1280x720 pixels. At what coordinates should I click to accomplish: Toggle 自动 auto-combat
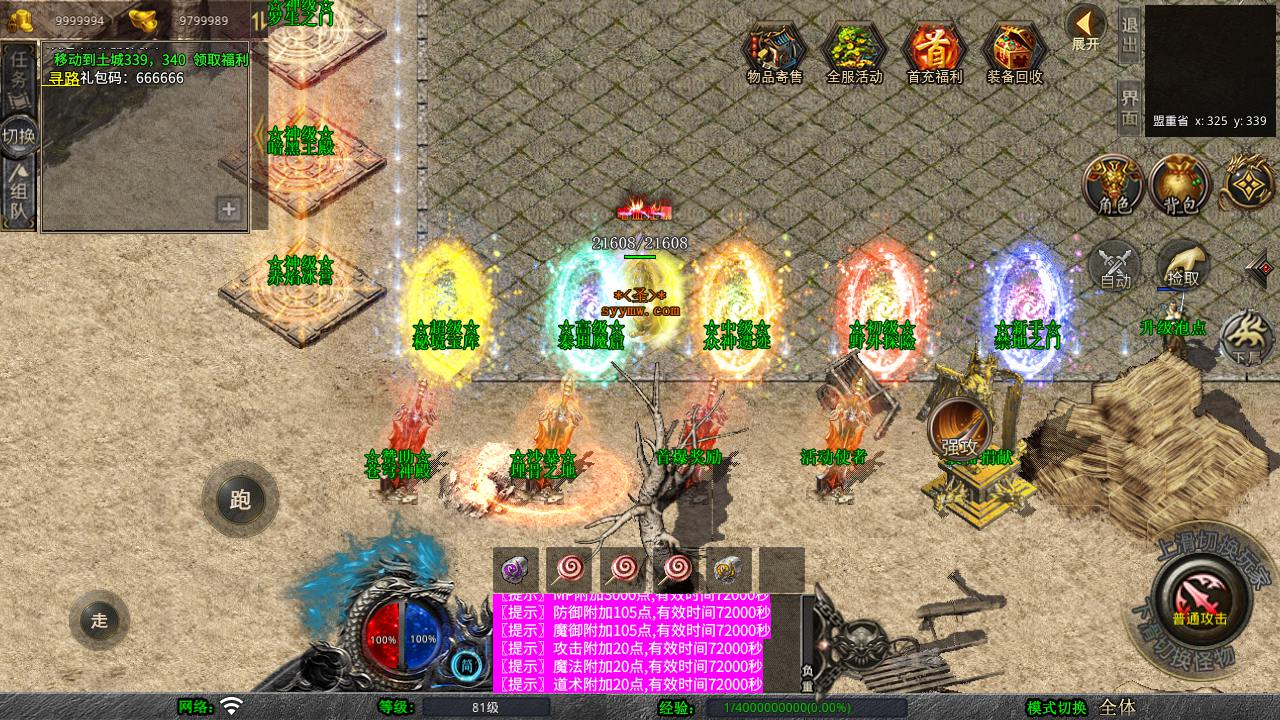[1115, 268]
